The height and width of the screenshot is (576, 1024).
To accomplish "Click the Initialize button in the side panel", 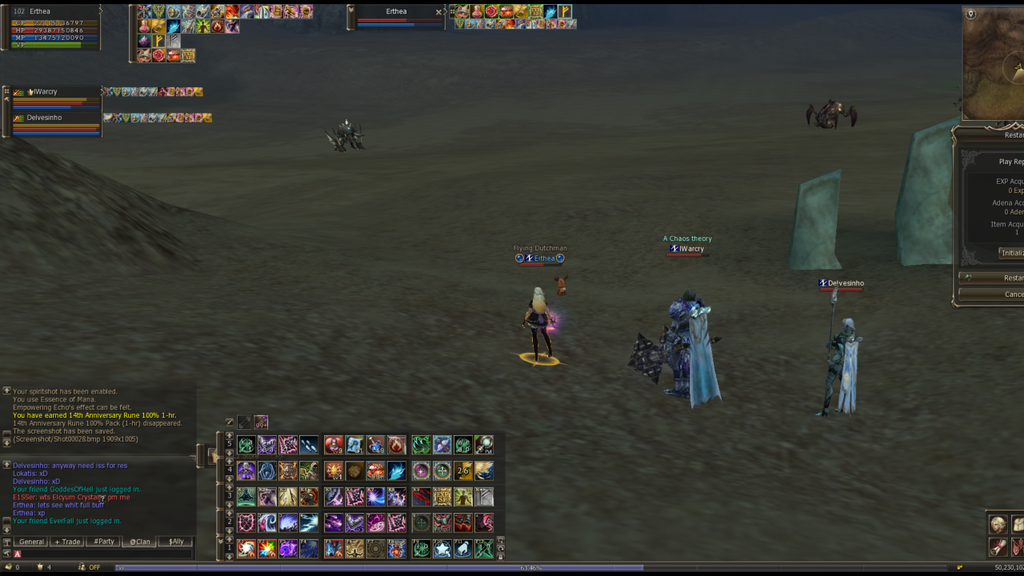I will pyautogui.click(x=1010, y=253).
